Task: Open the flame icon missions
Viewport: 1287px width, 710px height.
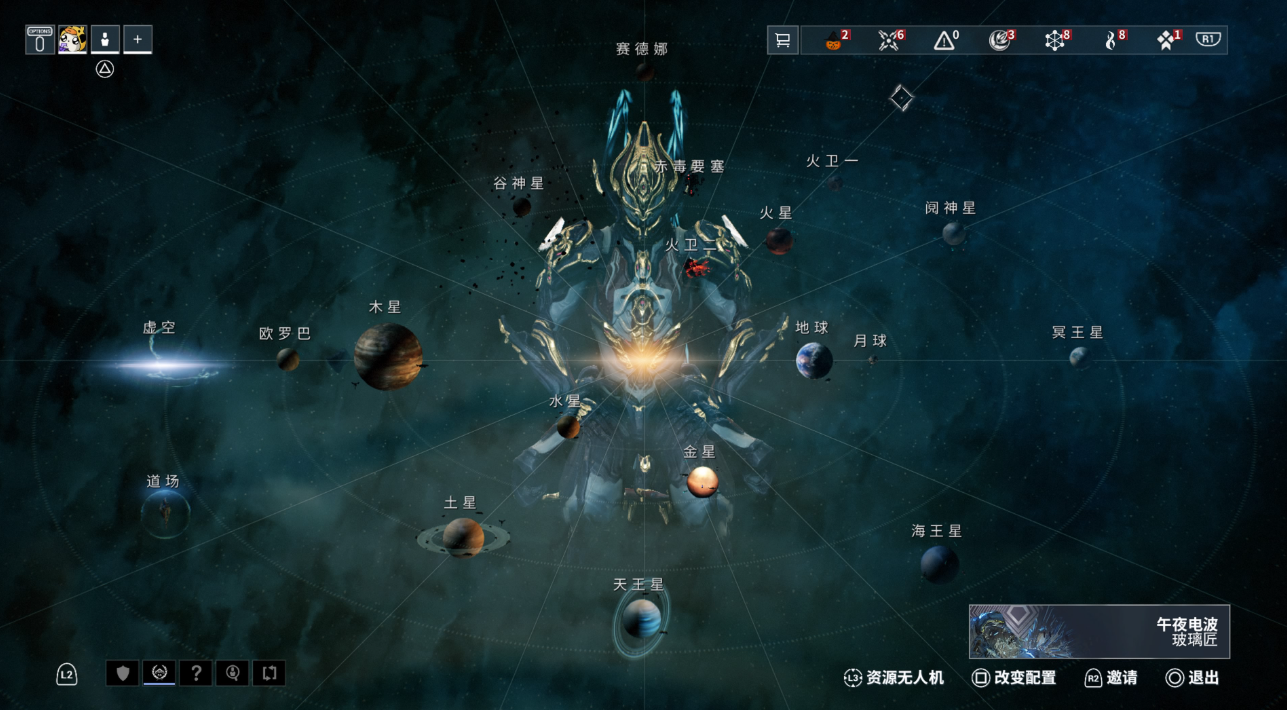Action: coord(1111,40)
